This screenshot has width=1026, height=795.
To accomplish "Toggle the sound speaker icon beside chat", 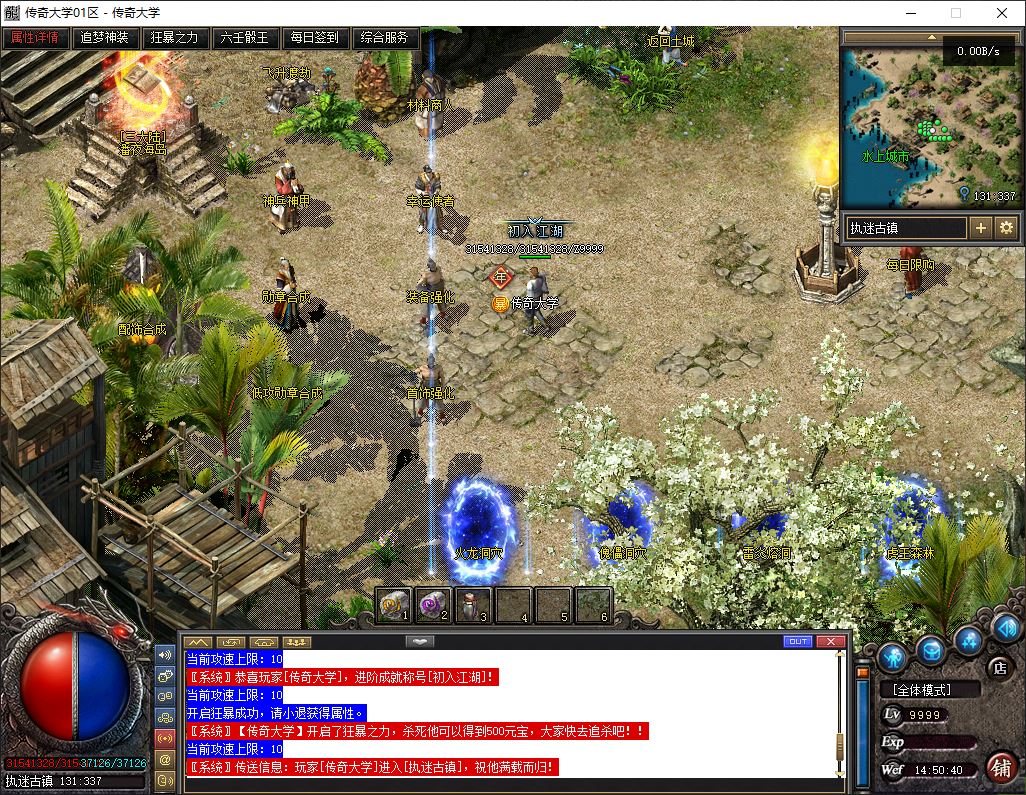I will point(164,655).
